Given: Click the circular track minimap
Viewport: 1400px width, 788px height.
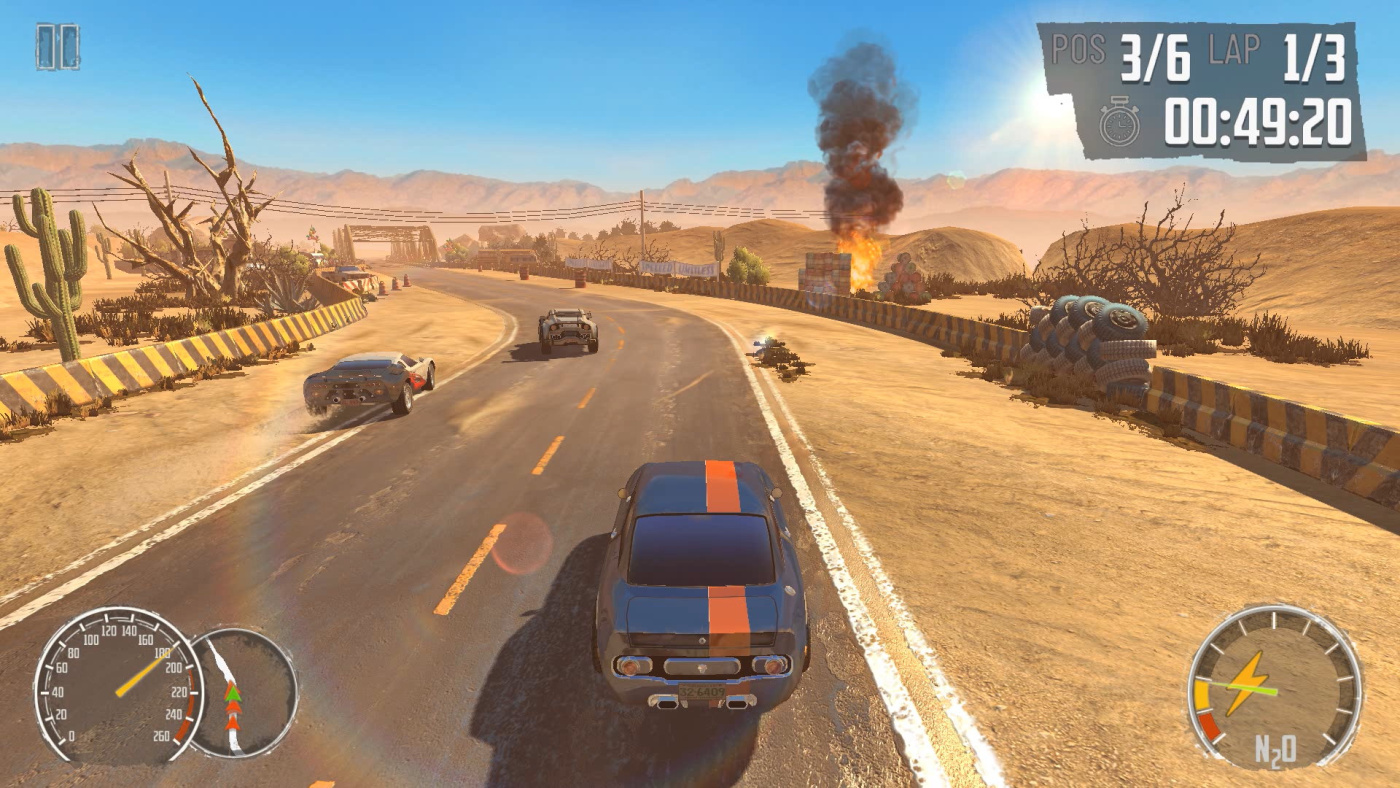Looking at the screenshot, I should (242, 692).
